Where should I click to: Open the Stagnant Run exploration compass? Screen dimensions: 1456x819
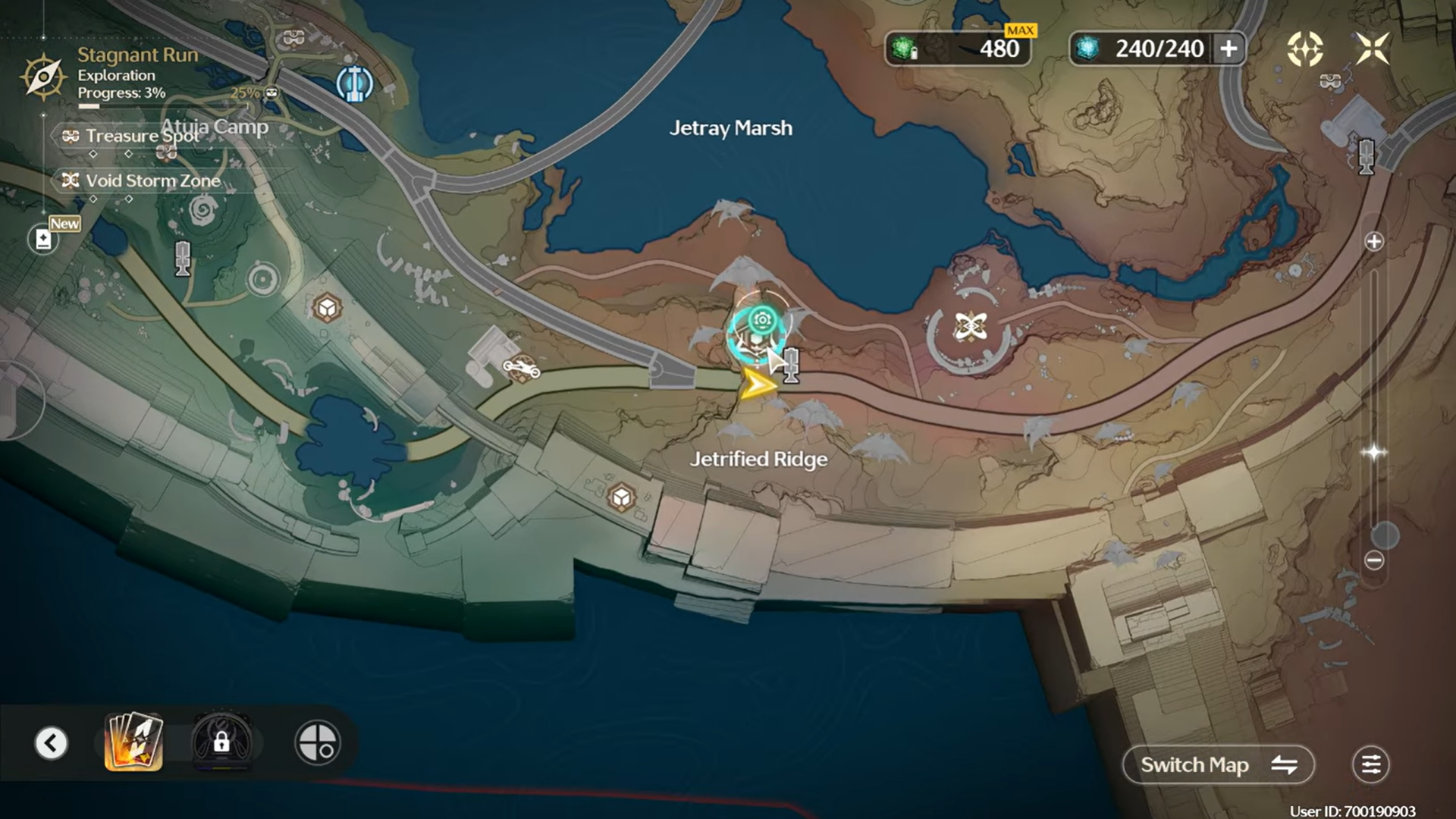click(43, 76)
